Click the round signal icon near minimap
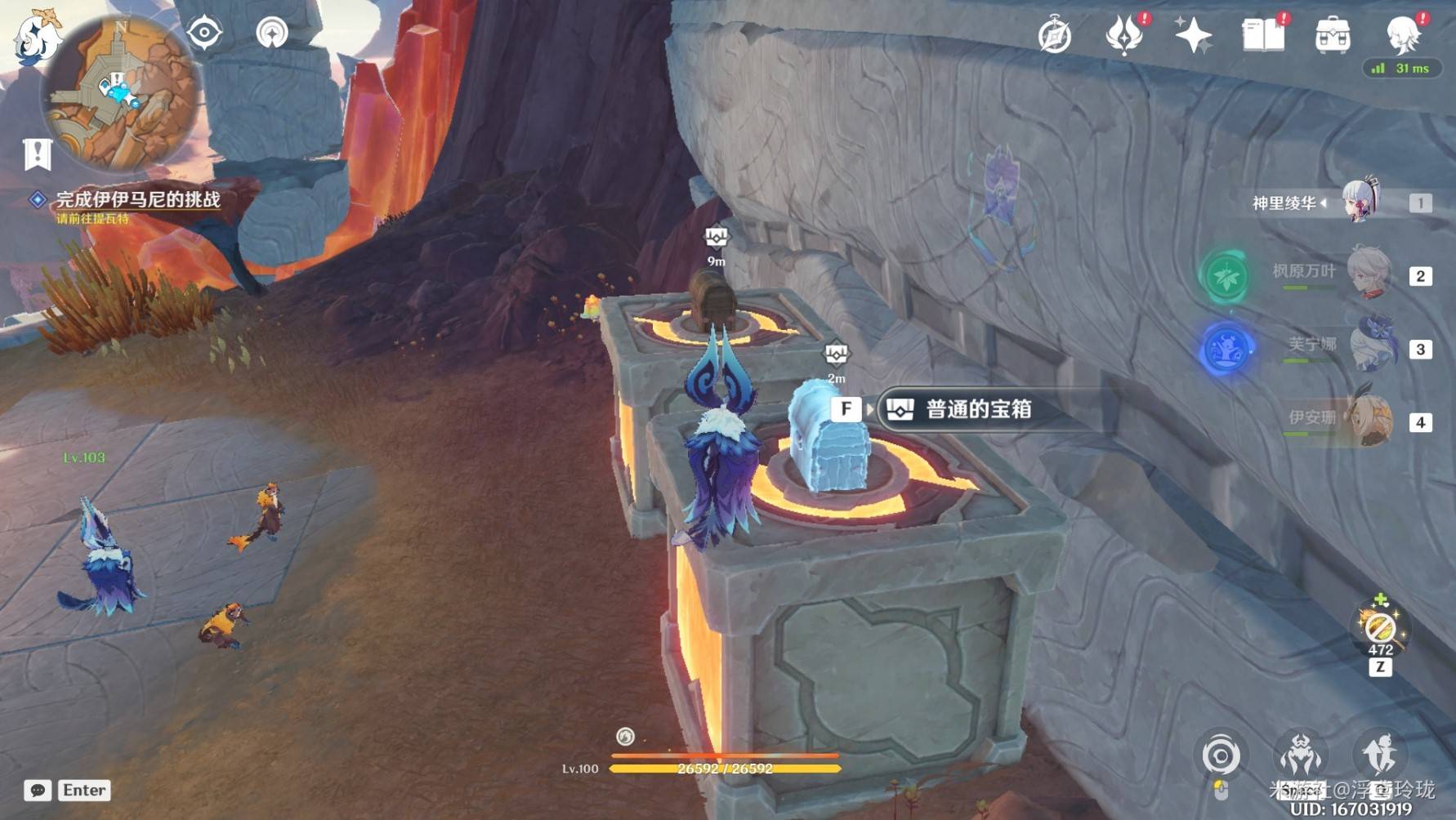1456x820 pixels. pos(272,33)
